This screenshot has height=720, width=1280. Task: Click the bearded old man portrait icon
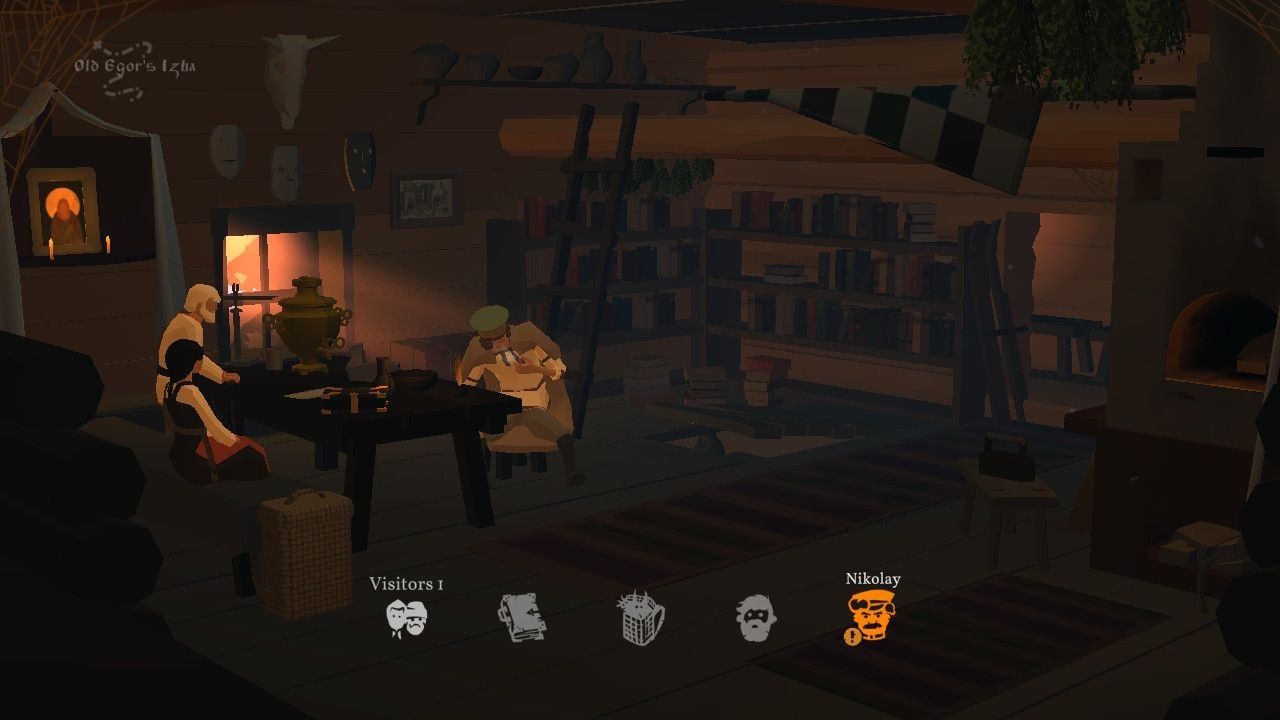(756, 619)
